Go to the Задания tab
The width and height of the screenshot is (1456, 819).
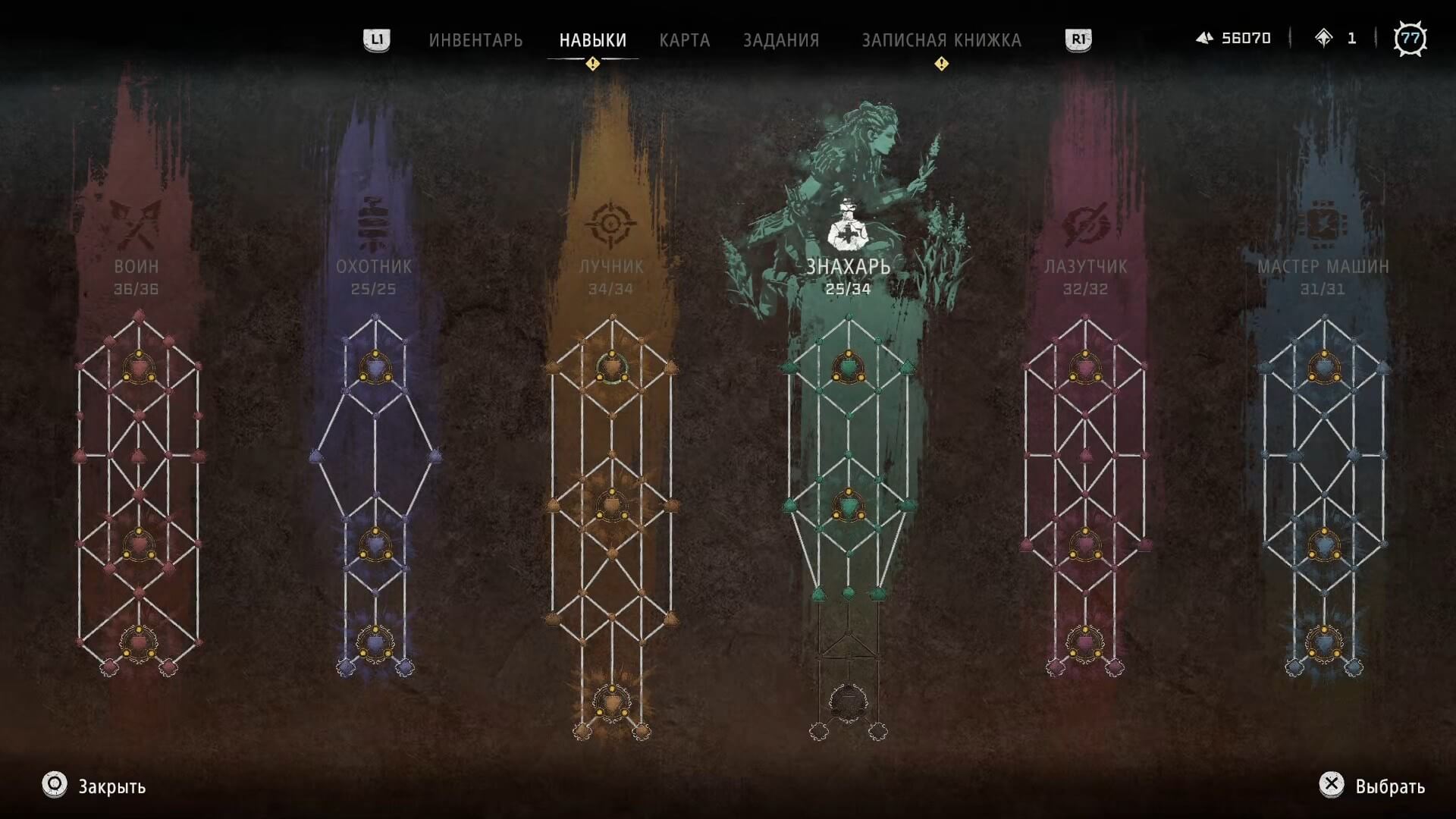780,40
